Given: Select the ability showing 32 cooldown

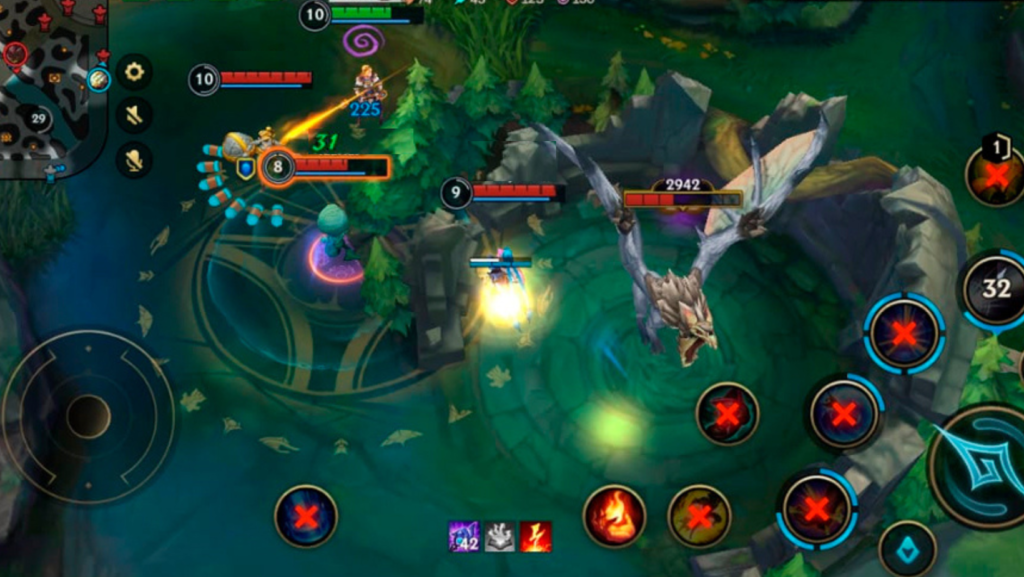Looking at the screenshot, I should pos(995,289).
